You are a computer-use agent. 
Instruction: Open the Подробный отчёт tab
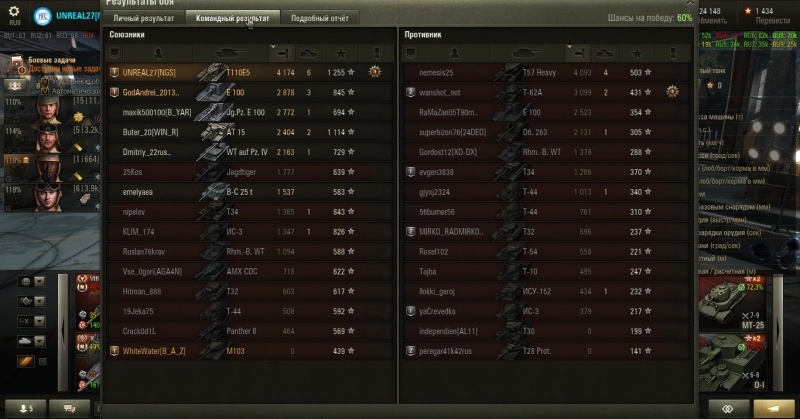click(x=320, y=18)
